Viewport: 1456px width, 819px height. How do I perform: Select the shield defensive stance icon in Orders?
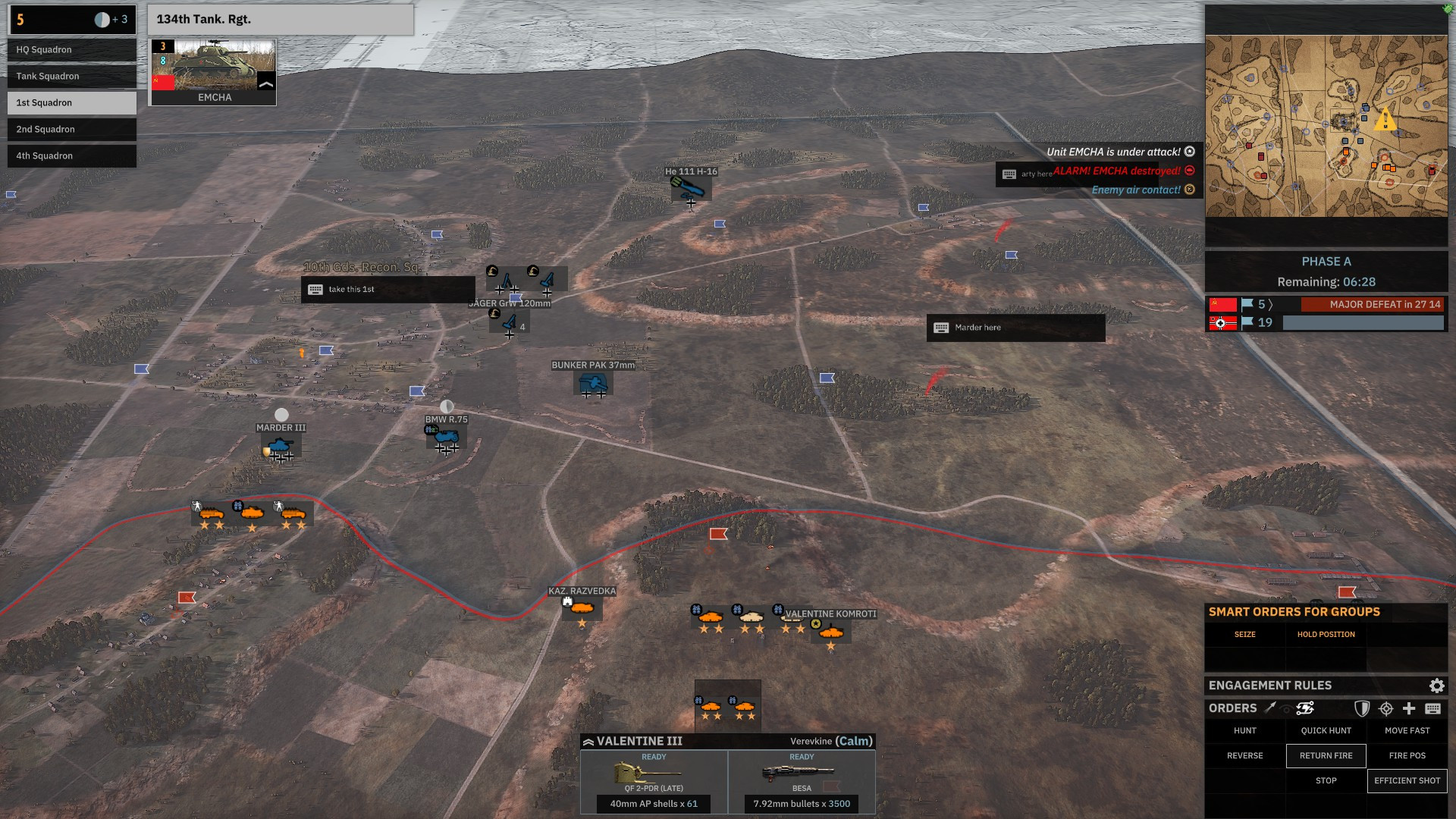point(1363,708)
